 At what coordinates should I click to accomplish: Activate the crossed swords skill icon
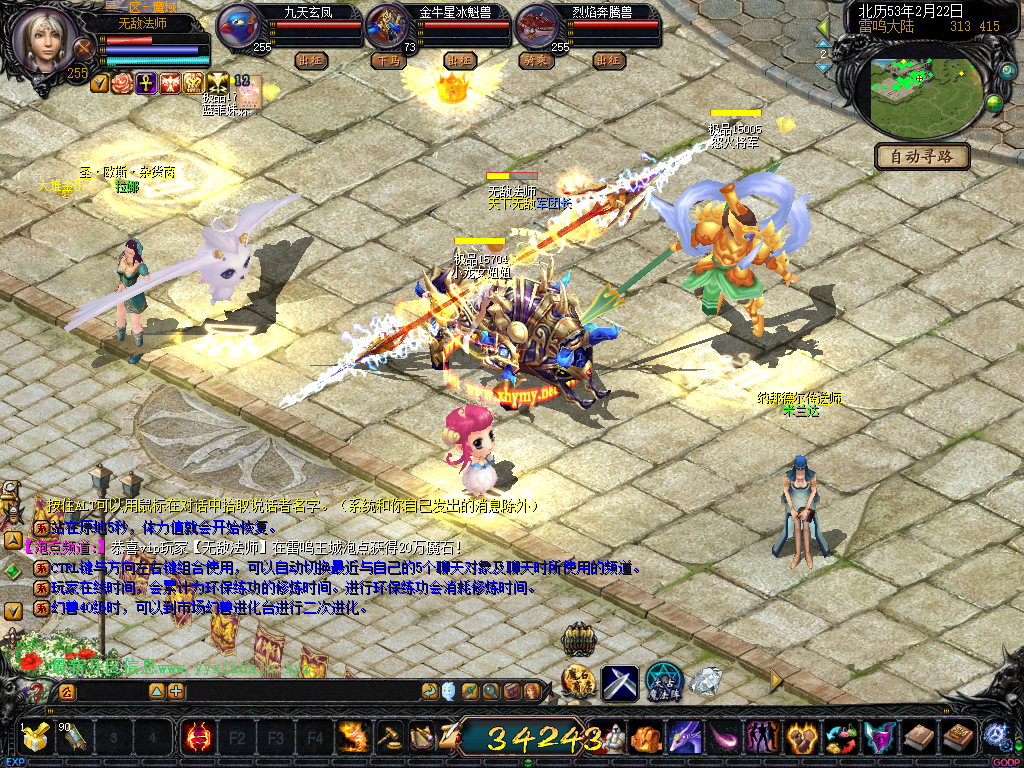(x=620, y=683)
